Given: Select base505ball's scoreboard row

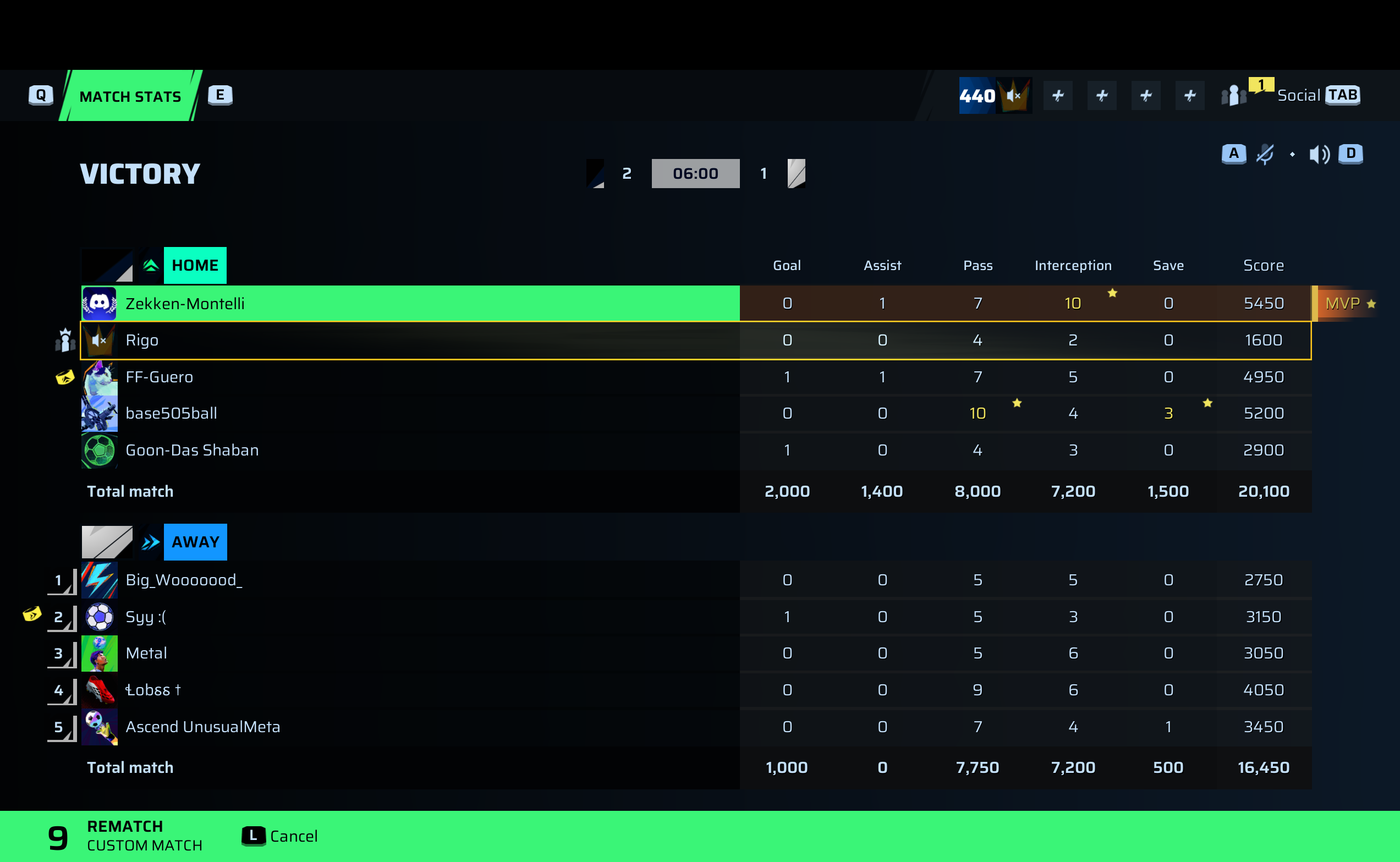Looking at the screenshot, I should (x=410, y=413).
